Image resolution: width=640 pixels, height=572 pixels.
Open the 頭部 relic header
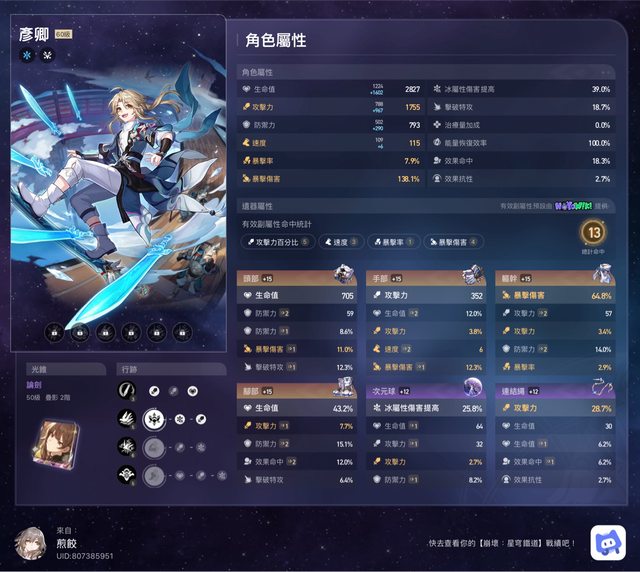297,278
